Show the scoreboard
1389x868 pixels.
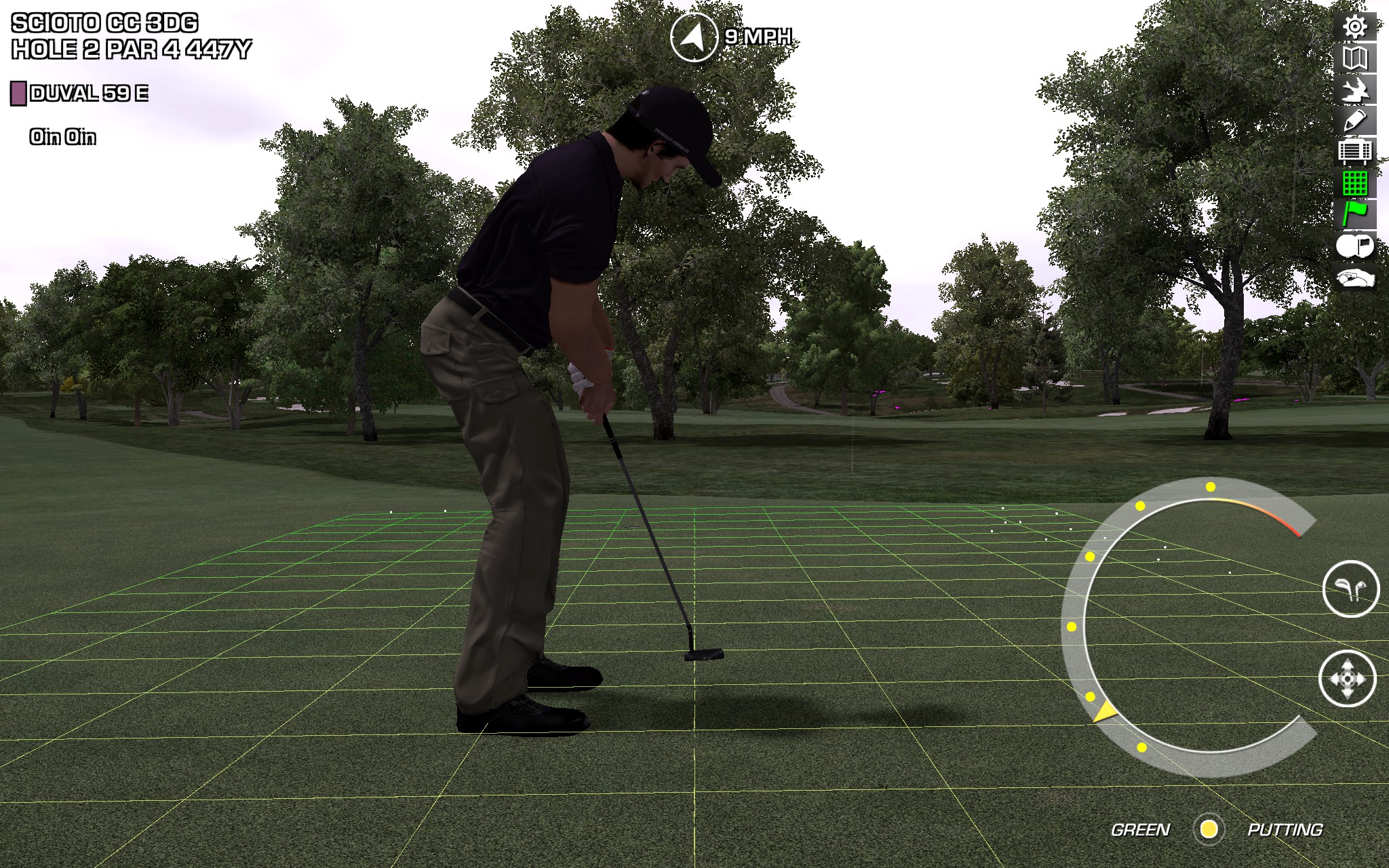click(x=1355, y=152)
